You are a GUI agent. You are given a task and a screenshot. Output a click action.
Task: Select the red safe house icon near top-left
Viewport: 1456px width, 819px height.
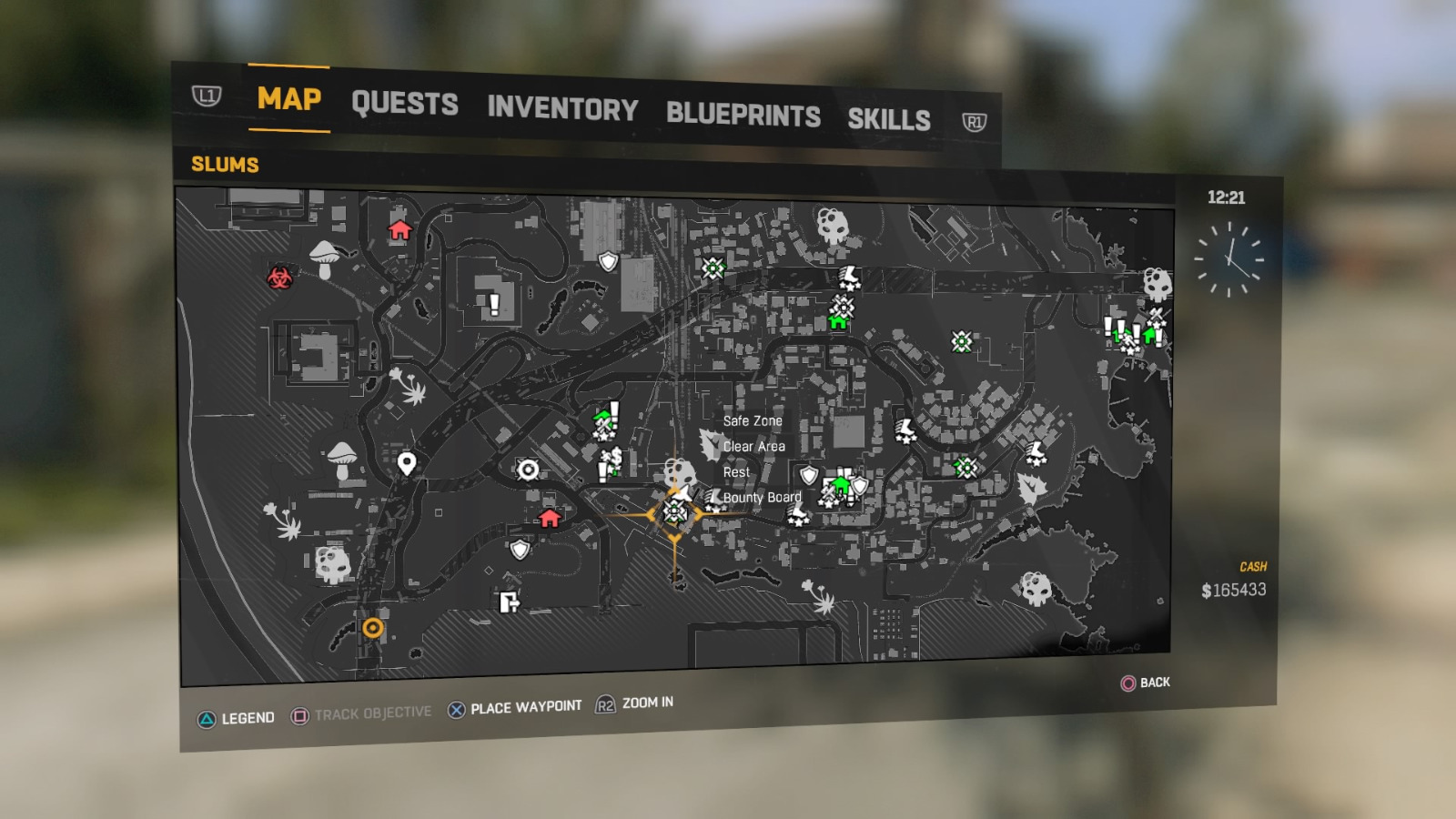399,230
